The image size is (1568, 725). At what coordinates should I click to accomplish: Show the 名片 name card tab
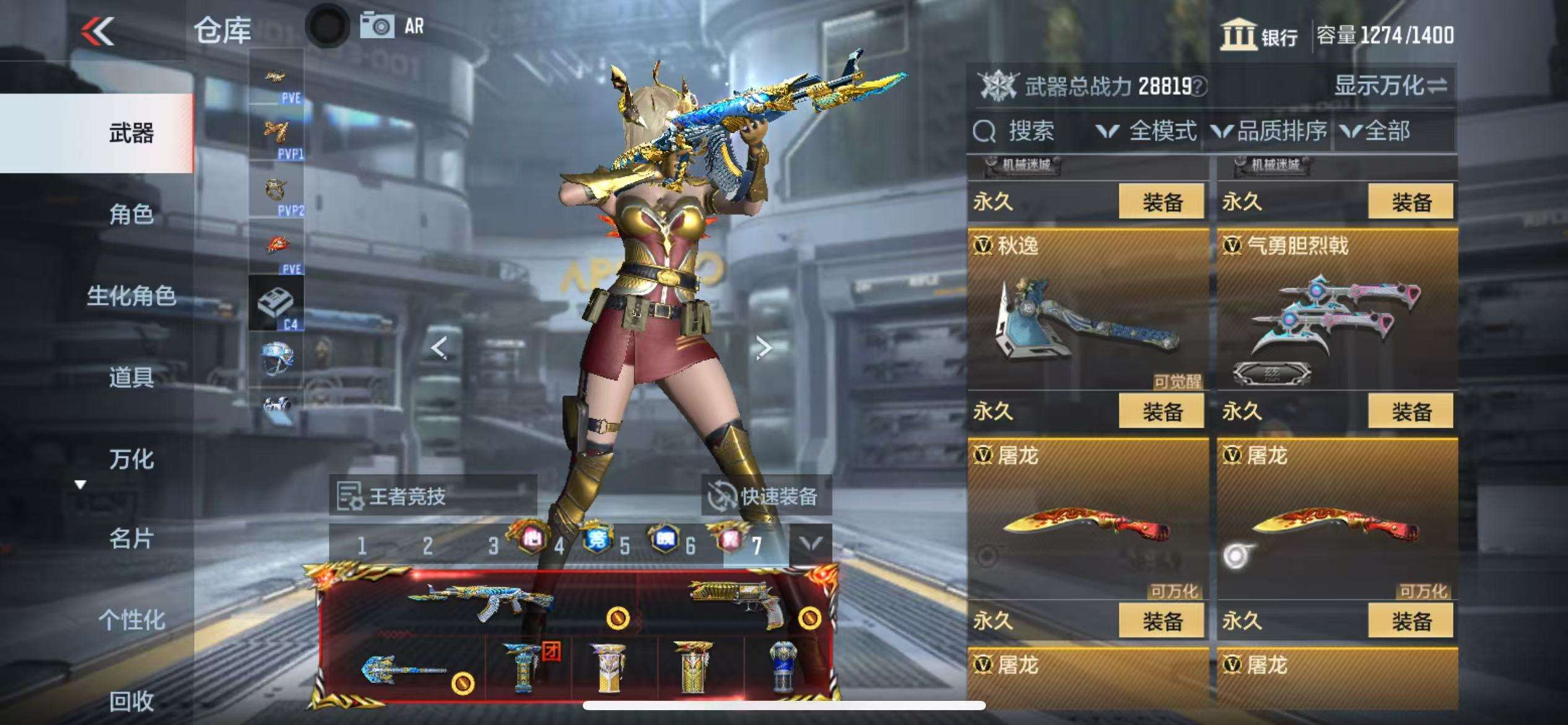point(131,538)
